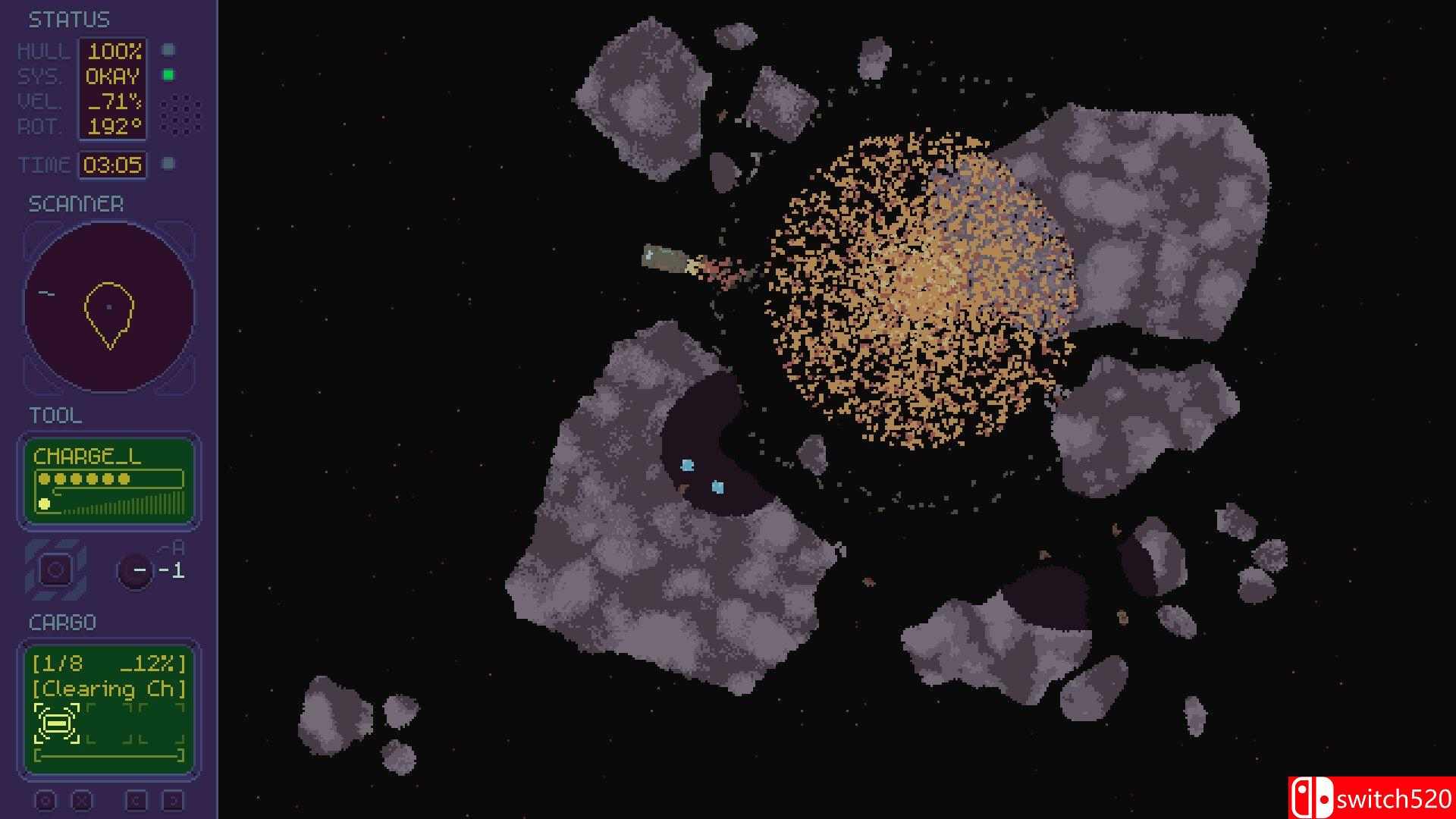Click the "[Clearing Ch]" text in the cargo display
The width and height of the screenshot is (1456, 819).
point(108,690)
